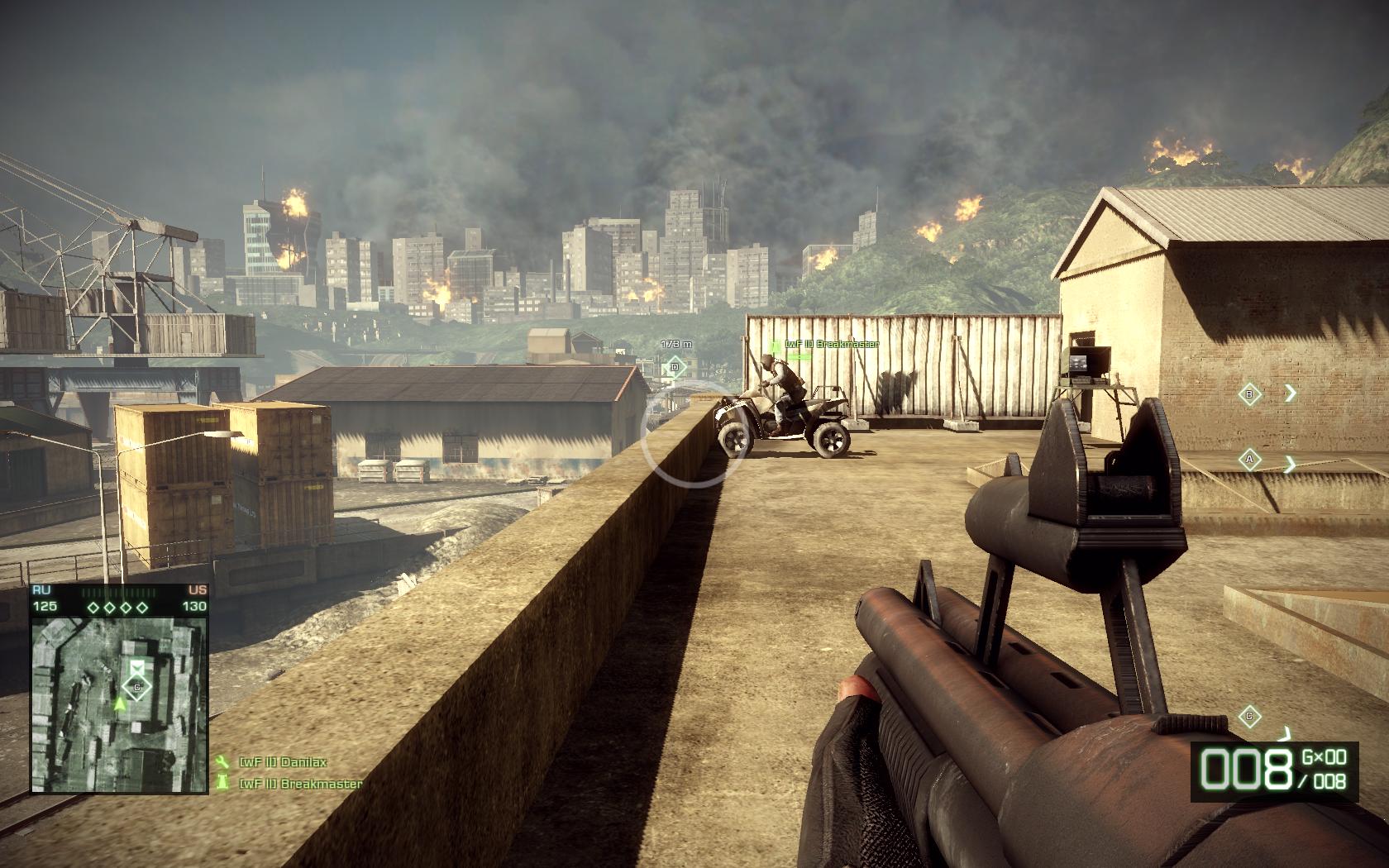Image resolution: width=1389 pixels, height=868 pixels.
Task: Click the off-screen objective C indicator
Action: click(1249, 716)
